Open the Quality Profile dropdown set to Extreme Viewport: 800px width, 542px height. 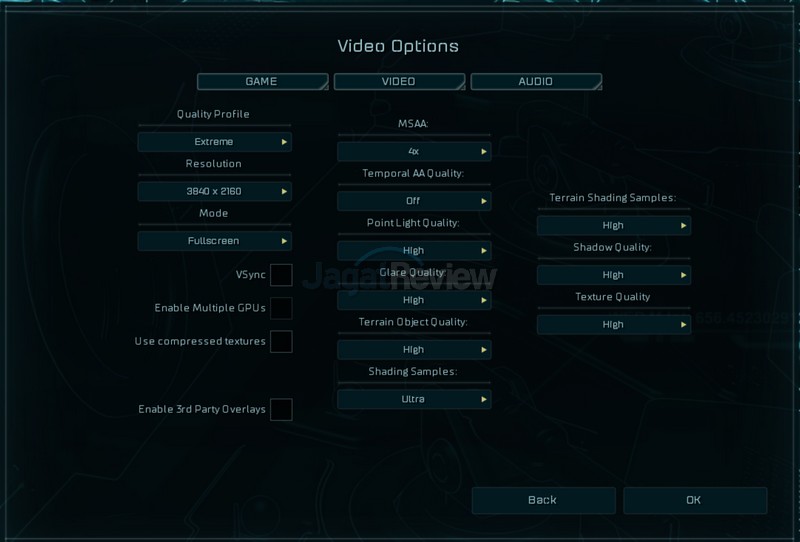point(214,142)
